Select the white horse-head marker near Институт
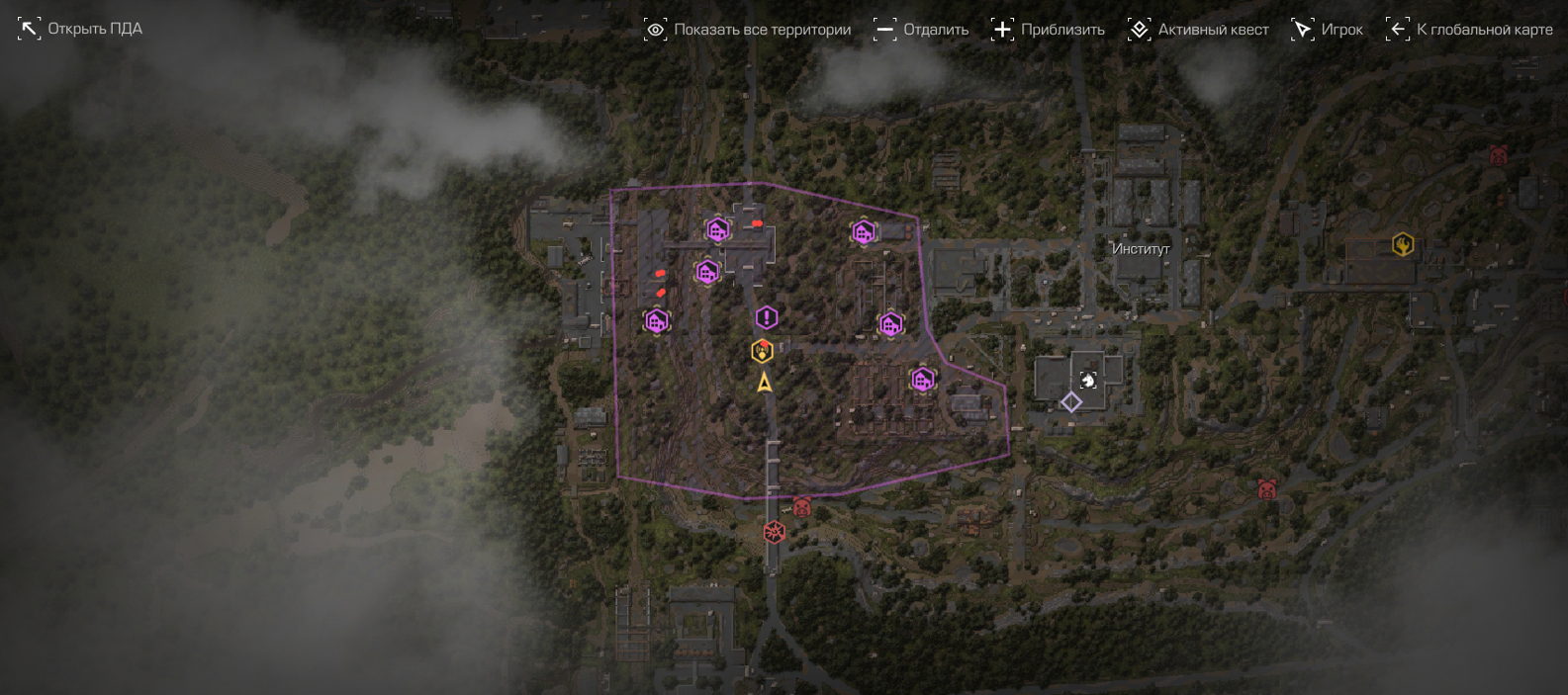This screenshot has height=695, width=1568. point(1088,380)
